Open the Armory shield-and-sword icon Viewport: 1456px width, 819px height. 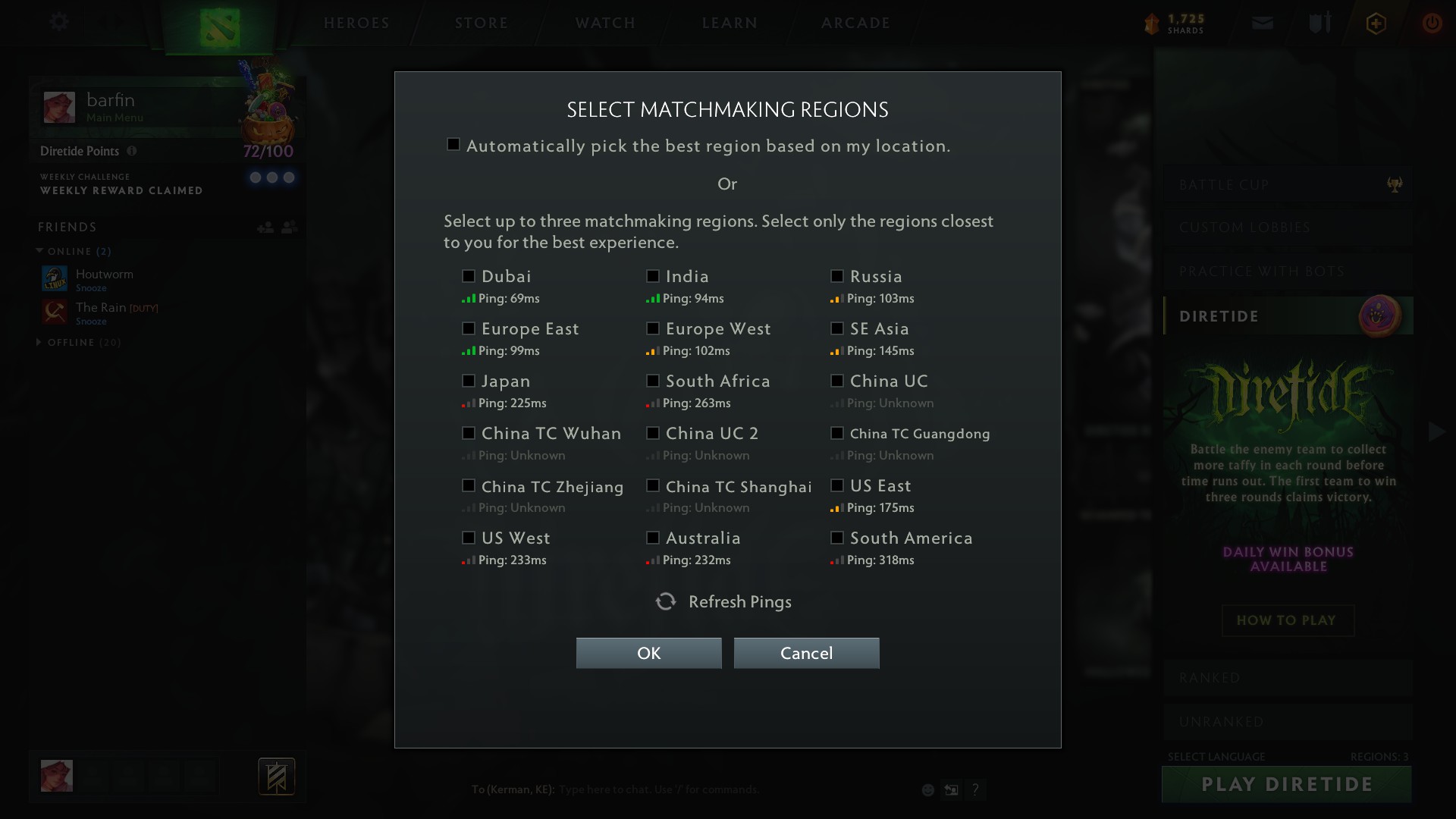point(1319,22)
